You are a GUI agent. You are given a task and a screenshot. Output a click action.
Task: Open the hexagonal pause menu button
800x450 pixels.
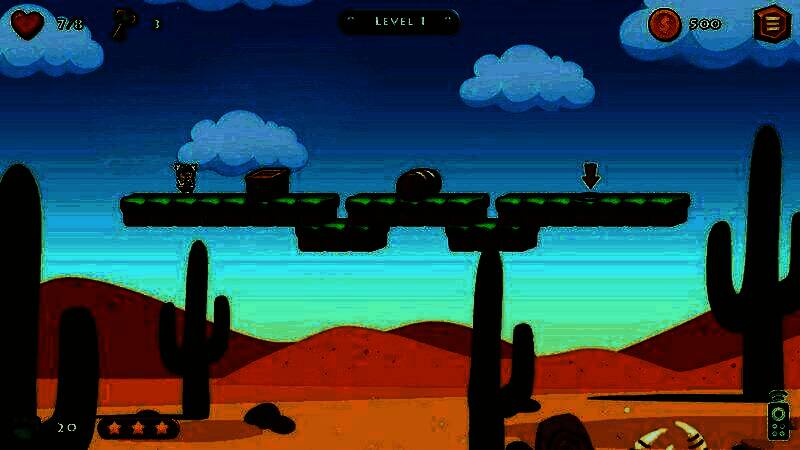771,23
